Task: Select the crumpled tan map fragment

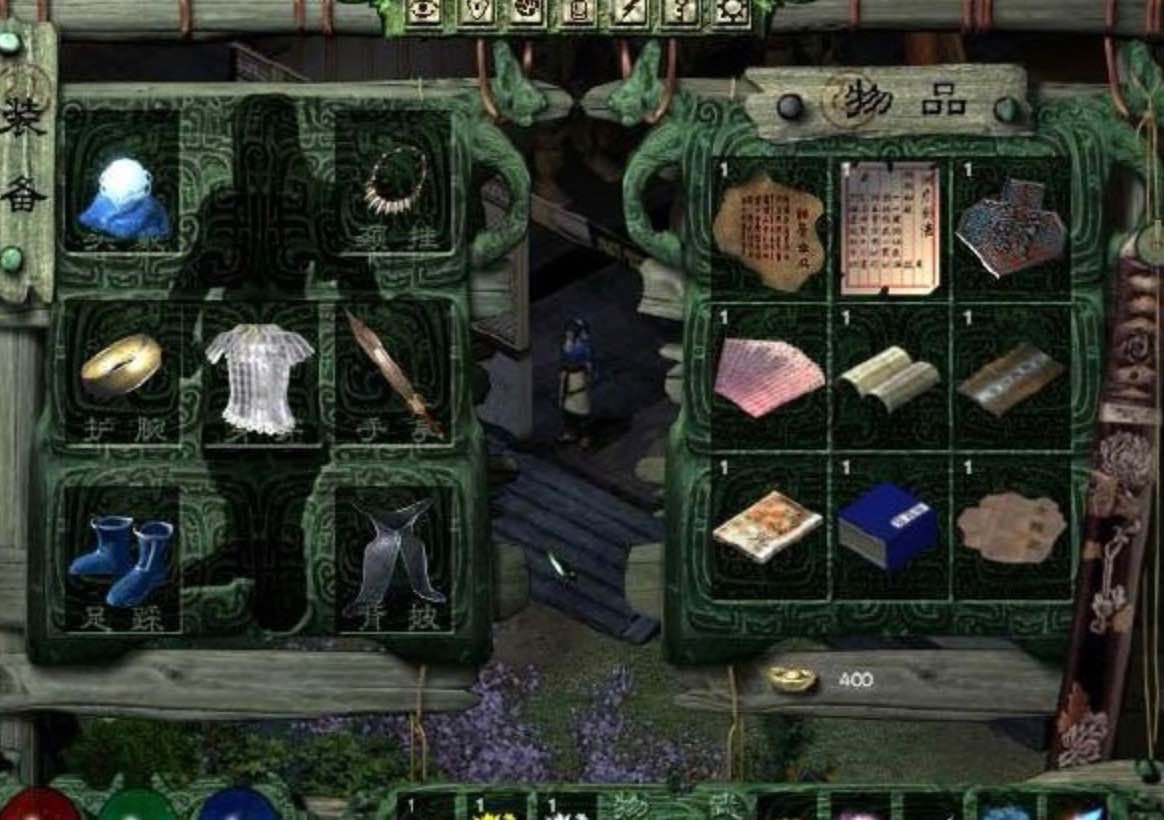Action: 1011,527
